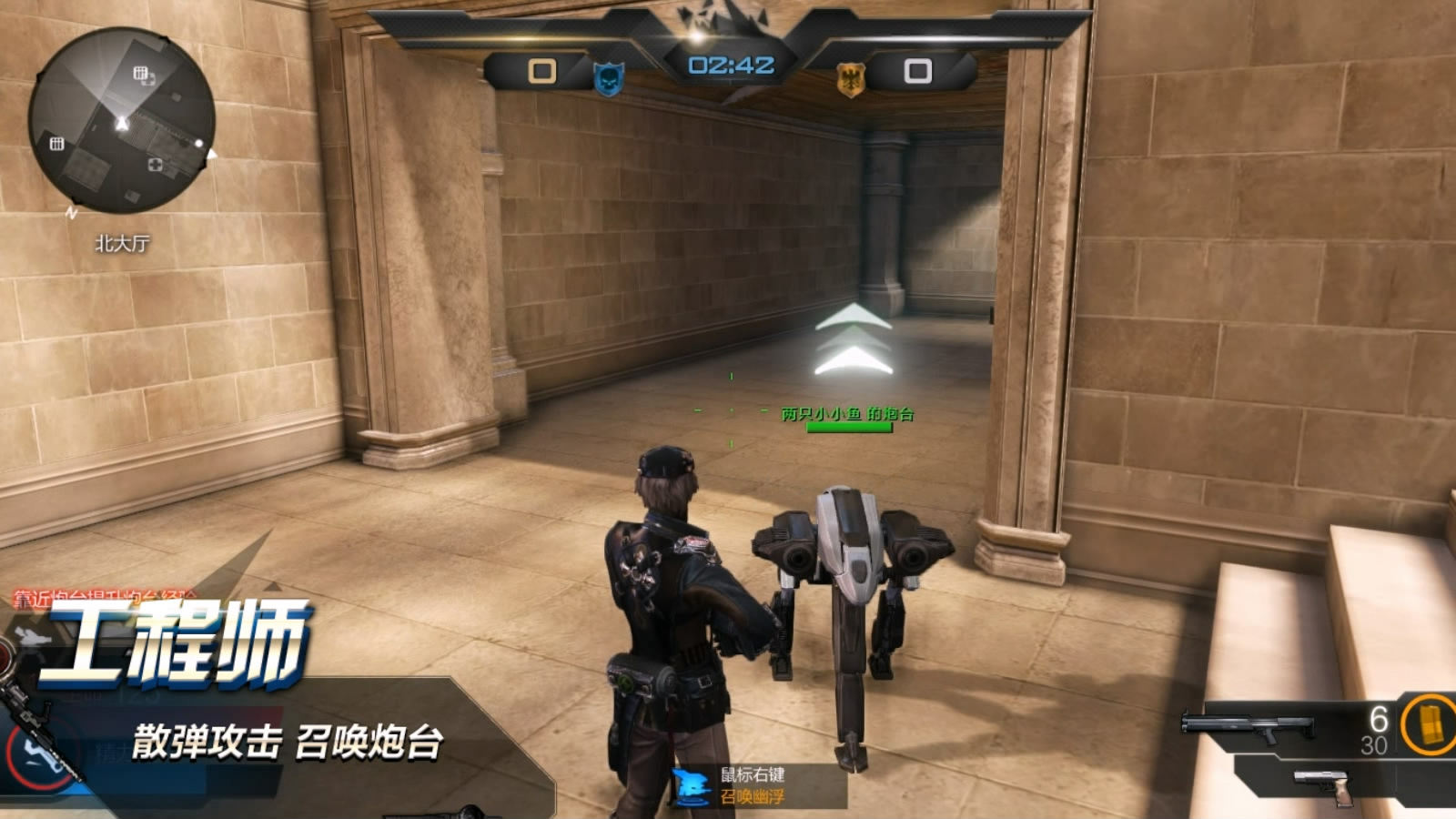The height and width of the screenshot is (819, 1456).
Task: Activate the 召唤幽浮 skill icon
Action: 691,786
